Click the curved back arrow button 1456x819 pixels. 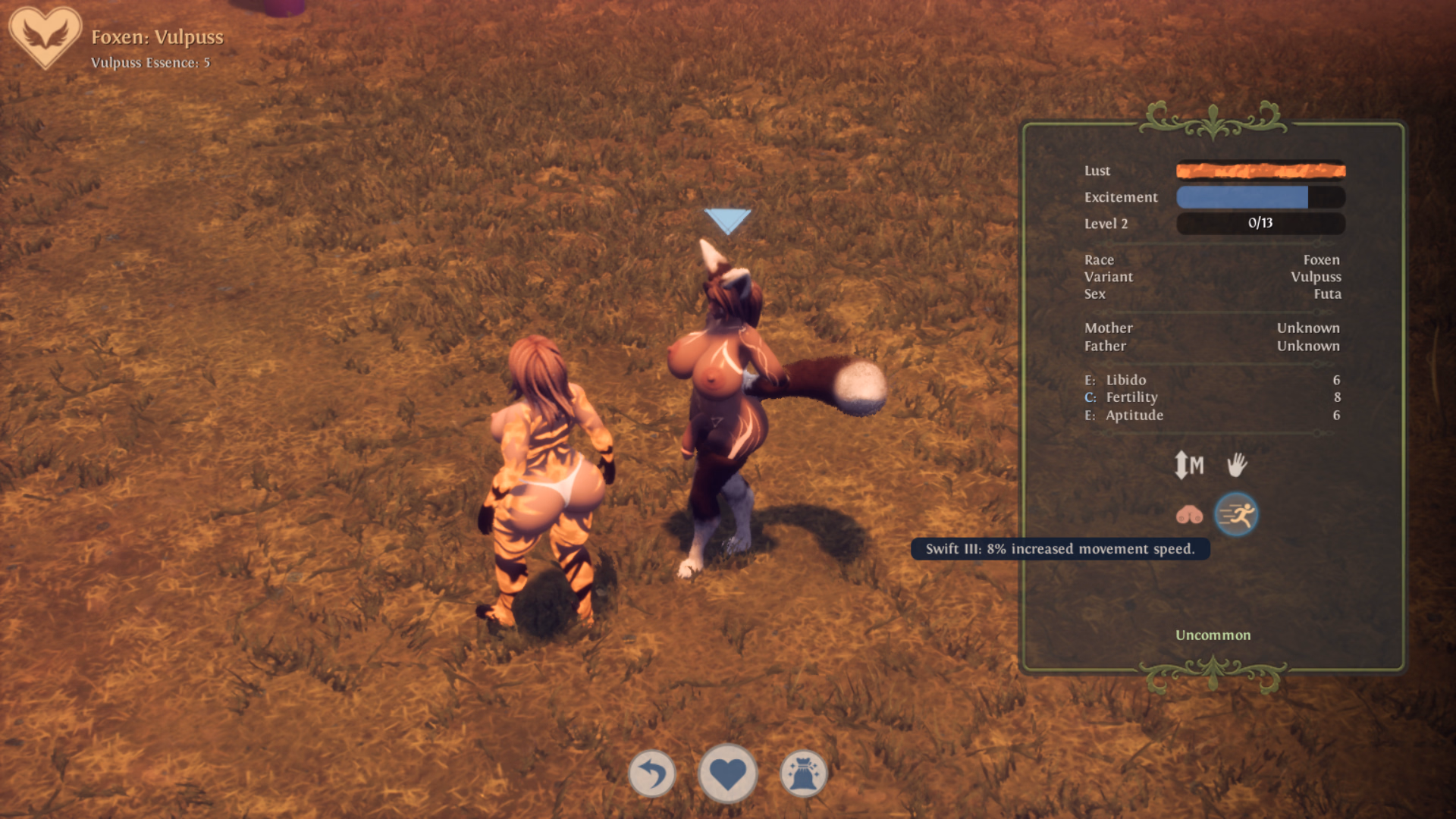click(x=652, y=774)
